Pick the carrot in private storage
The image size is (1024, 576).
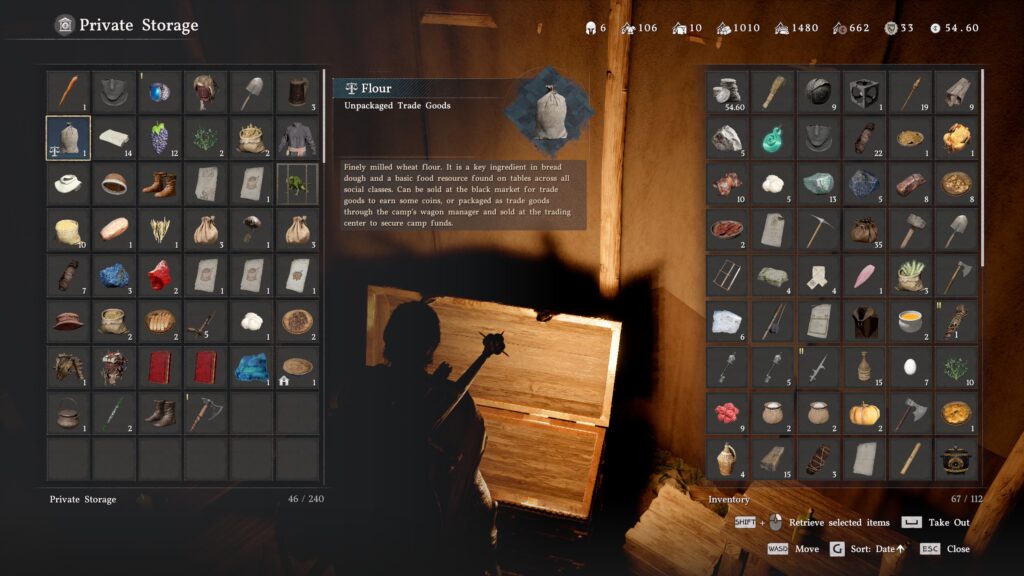(68, 92)
